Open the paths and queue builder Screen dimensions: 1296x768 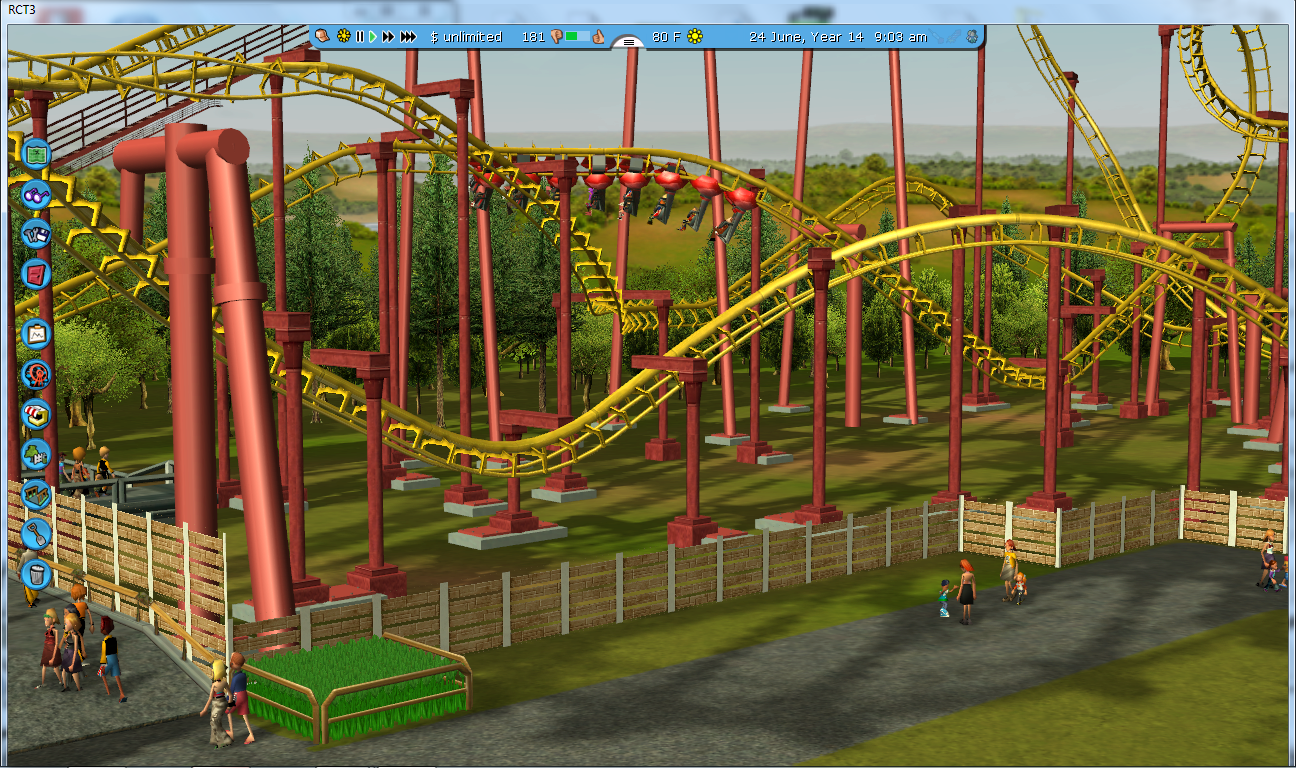(x=37, y=493)
